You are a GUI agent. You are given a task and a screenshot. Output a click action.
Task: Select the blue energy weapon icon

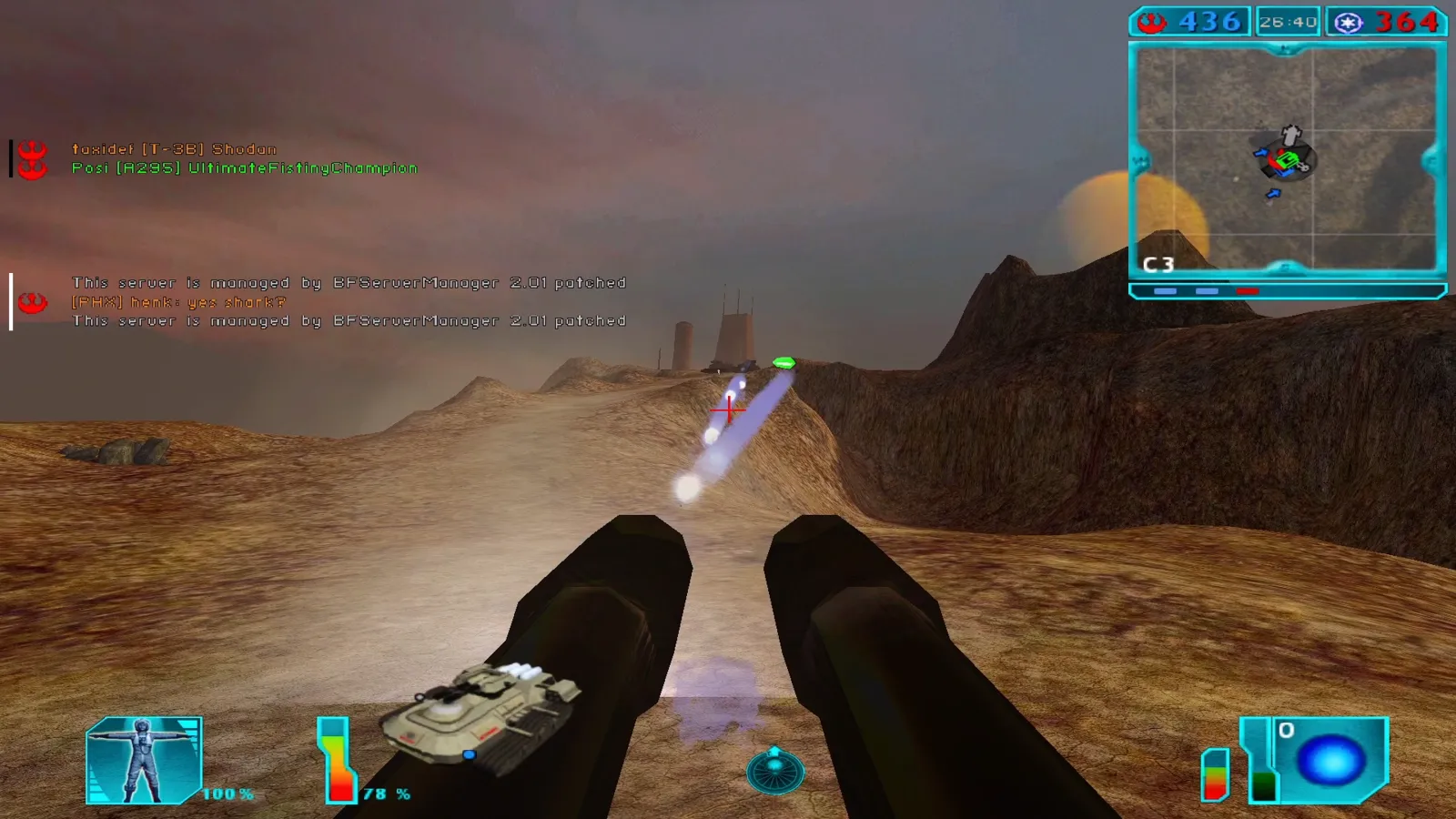[x=1330, y=761]
